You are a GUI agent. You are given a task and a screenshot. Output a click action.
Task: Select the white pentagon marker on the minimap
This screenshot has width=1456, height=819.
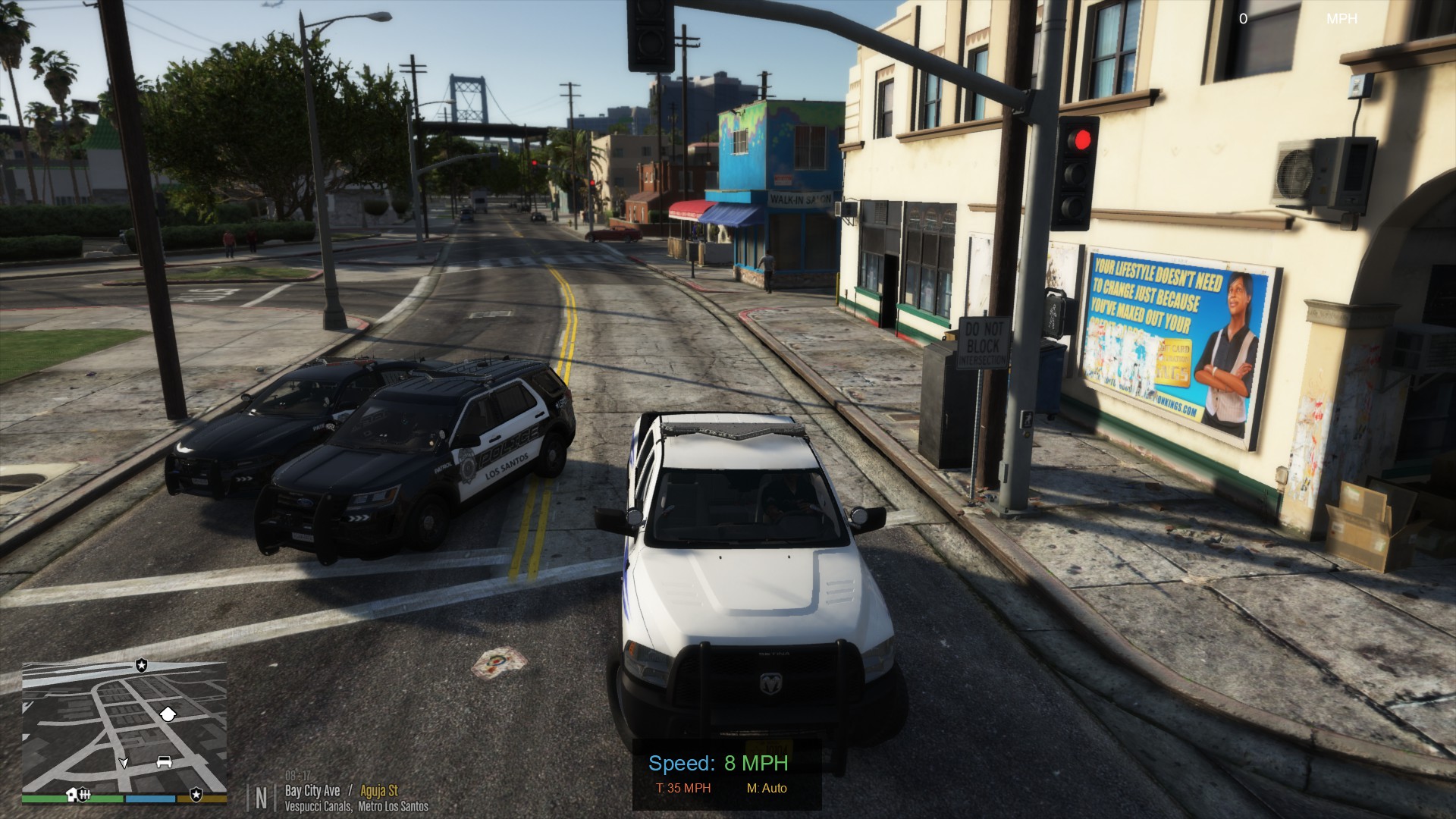point(168,713)
